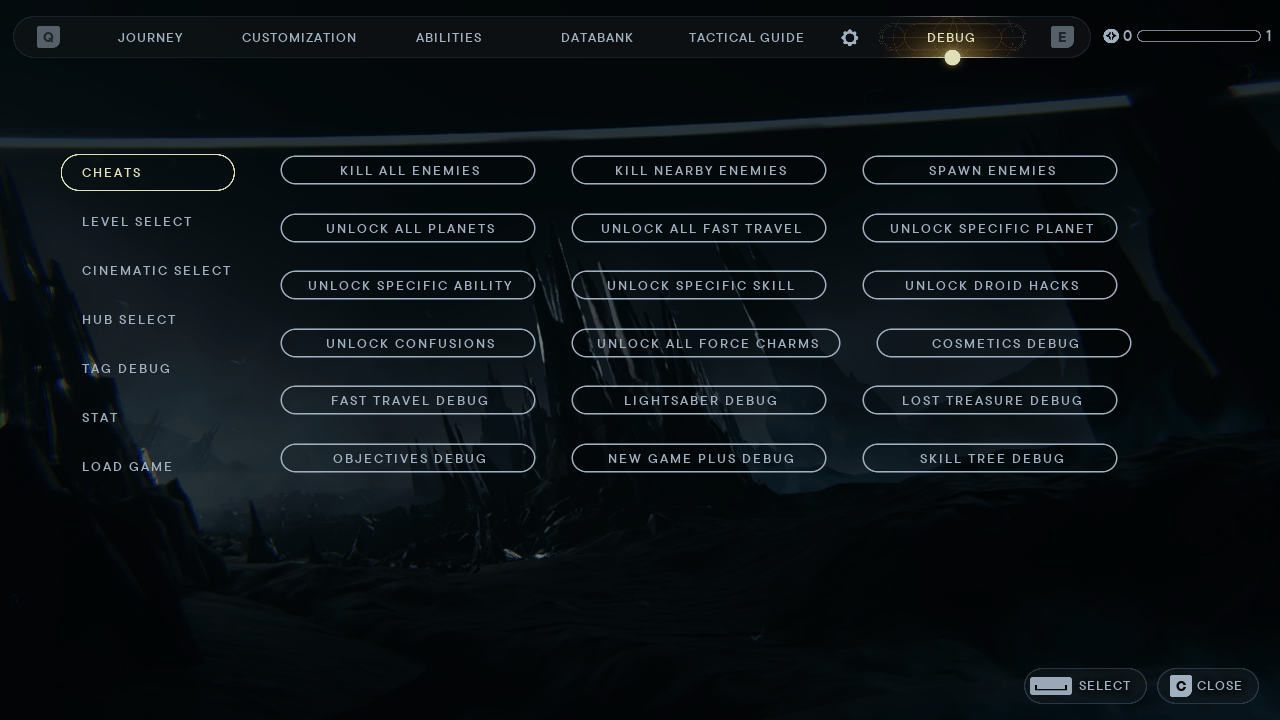Click the skill points diamond icon
This screenshot has height=720, width=1280.
tap(1111, 36)
